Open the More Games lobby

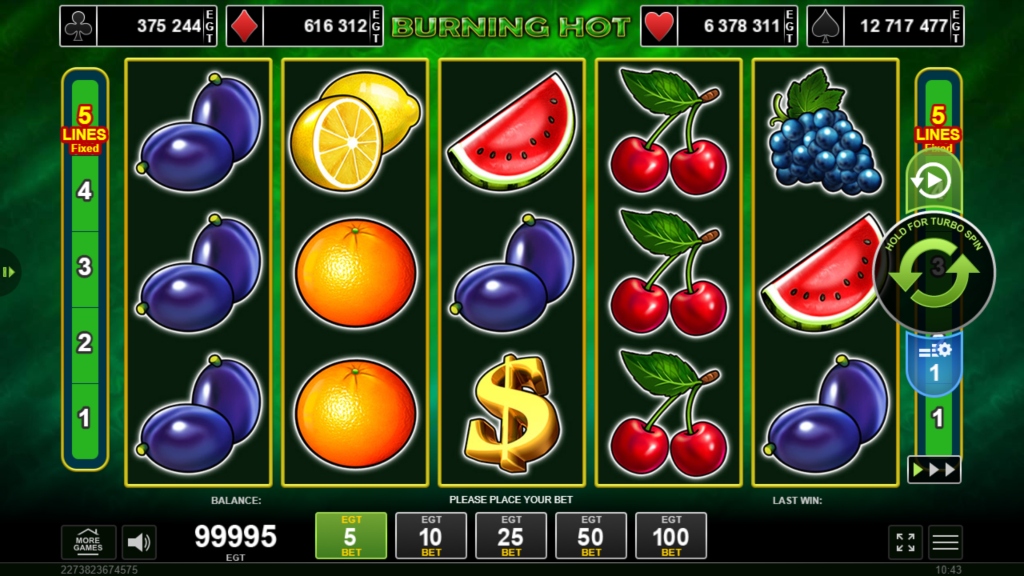click(88, 542)
